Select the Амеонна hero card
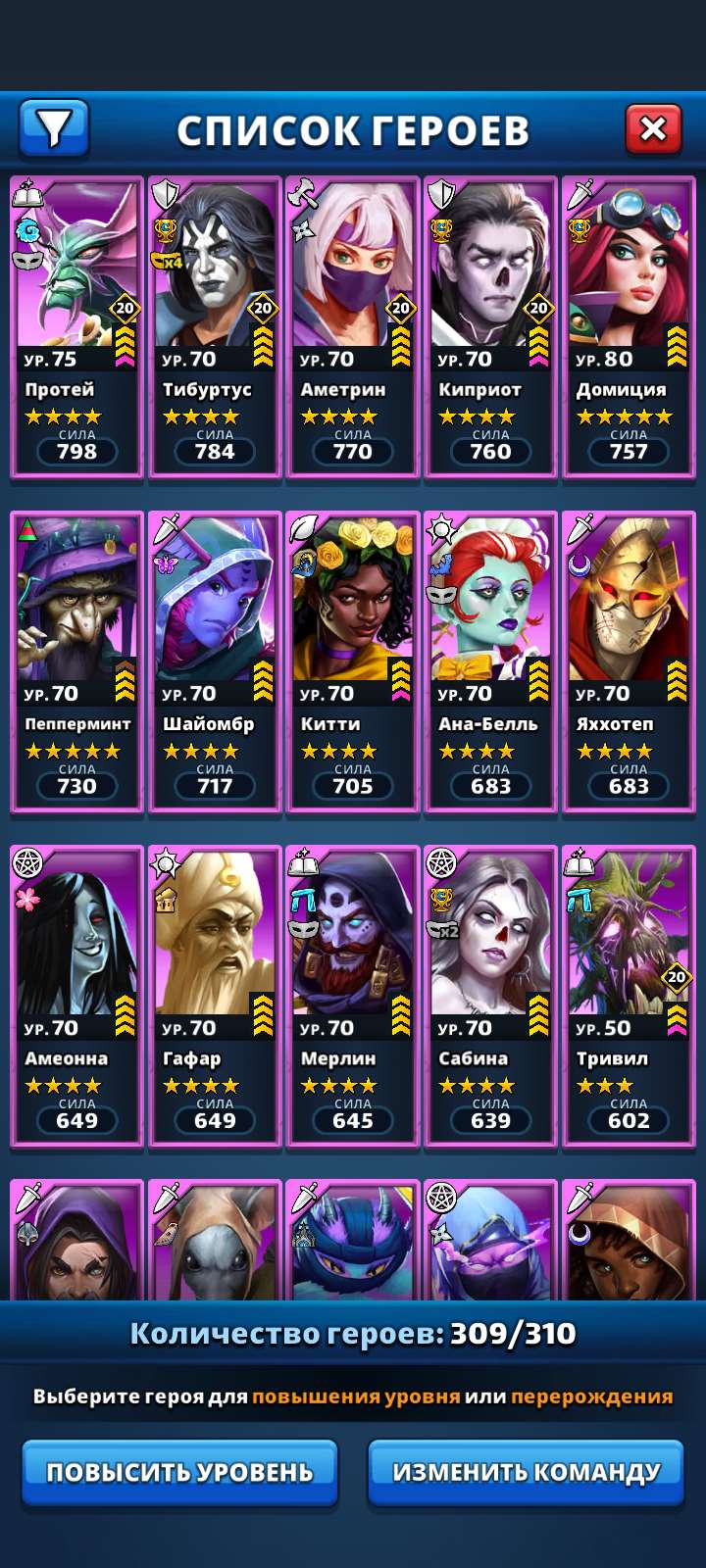Screen dimensions: 706x1568 pos(77,996)
